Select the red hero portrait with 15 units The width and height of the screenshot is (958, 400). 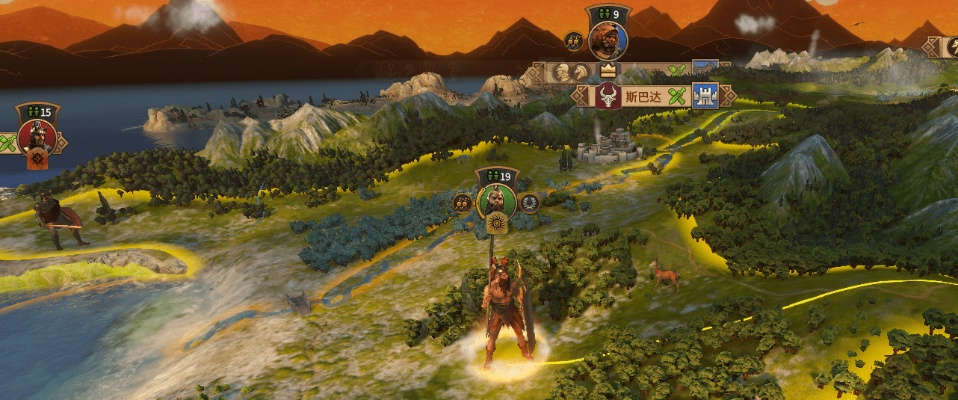point(37,134)
